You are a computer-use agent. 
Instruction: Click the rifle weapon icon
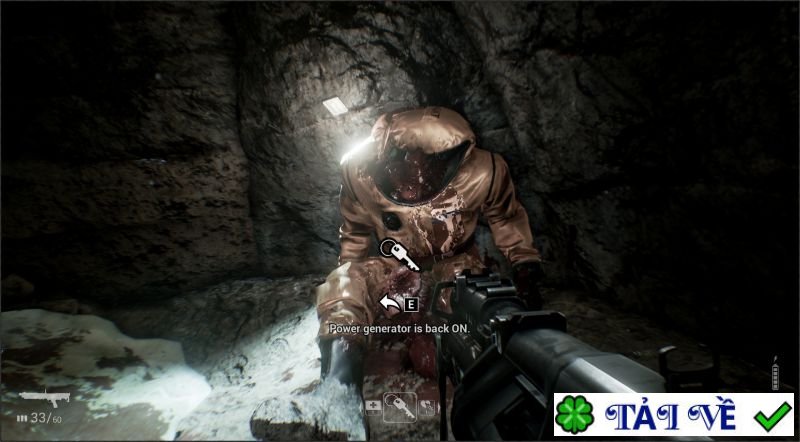[44, 396]
